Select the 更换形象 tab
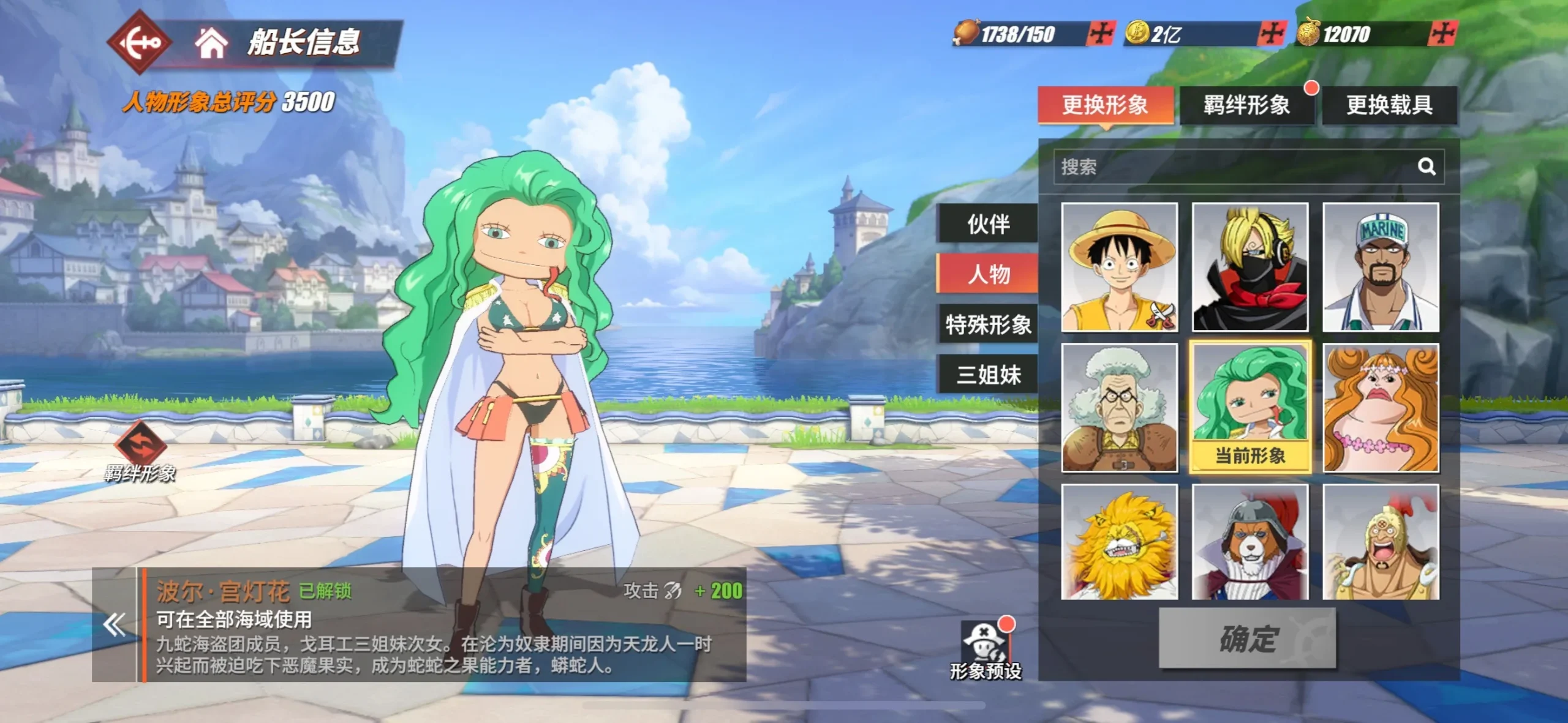1568x723 pixels. pos(1105,105)
